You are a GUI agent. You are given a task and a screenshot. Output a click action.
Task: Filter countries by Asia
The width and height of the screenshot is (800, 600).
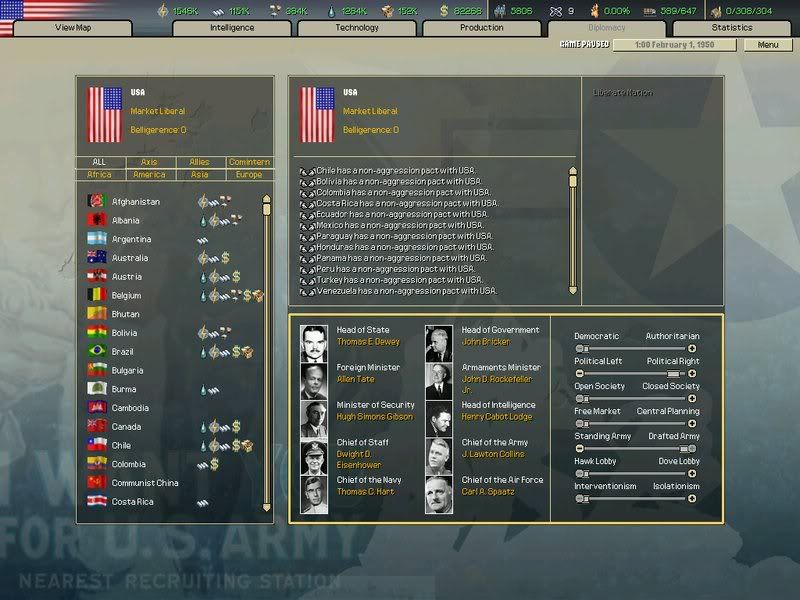click(199, 175)
